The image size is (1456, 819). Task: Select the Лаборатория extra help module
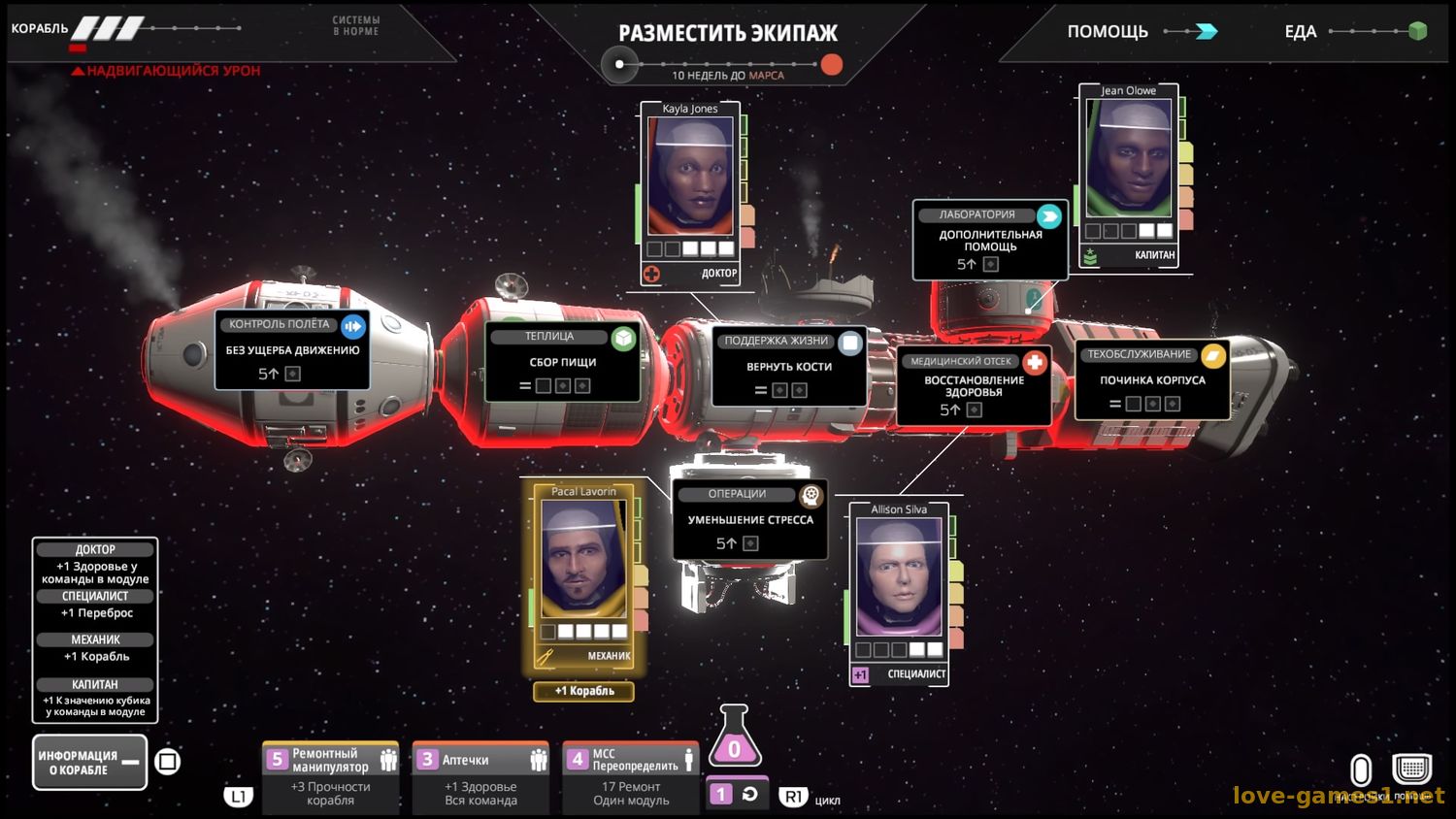tap(990, 240)
